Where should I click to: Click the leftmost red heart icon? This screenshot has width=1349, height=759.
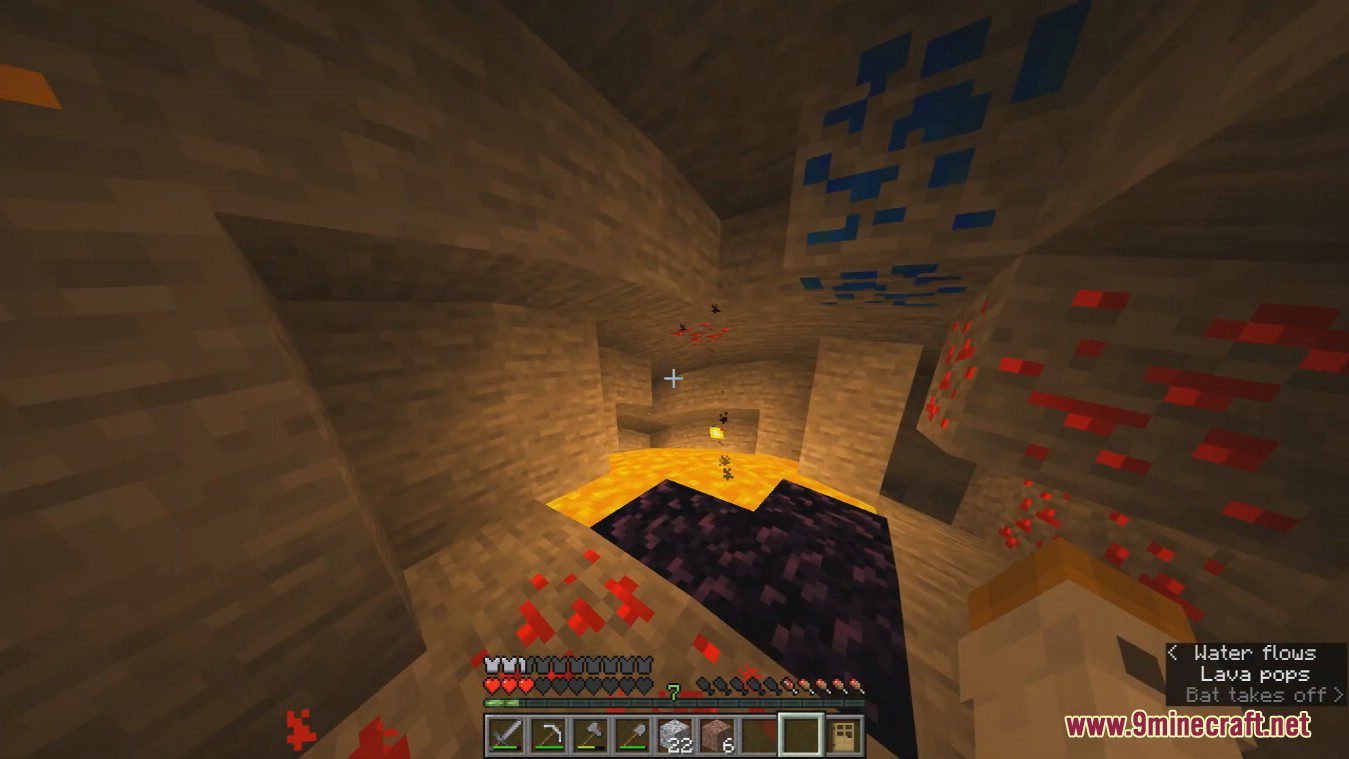490,685
